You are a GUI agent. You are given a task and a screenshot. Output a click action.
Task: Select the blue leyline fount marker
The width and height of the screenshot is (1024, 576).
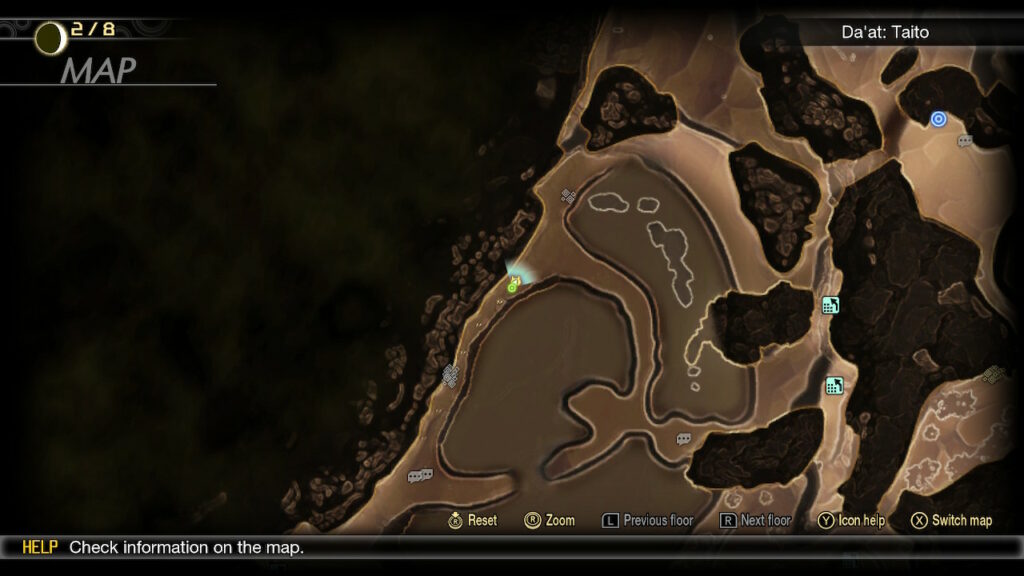point(938,119)
